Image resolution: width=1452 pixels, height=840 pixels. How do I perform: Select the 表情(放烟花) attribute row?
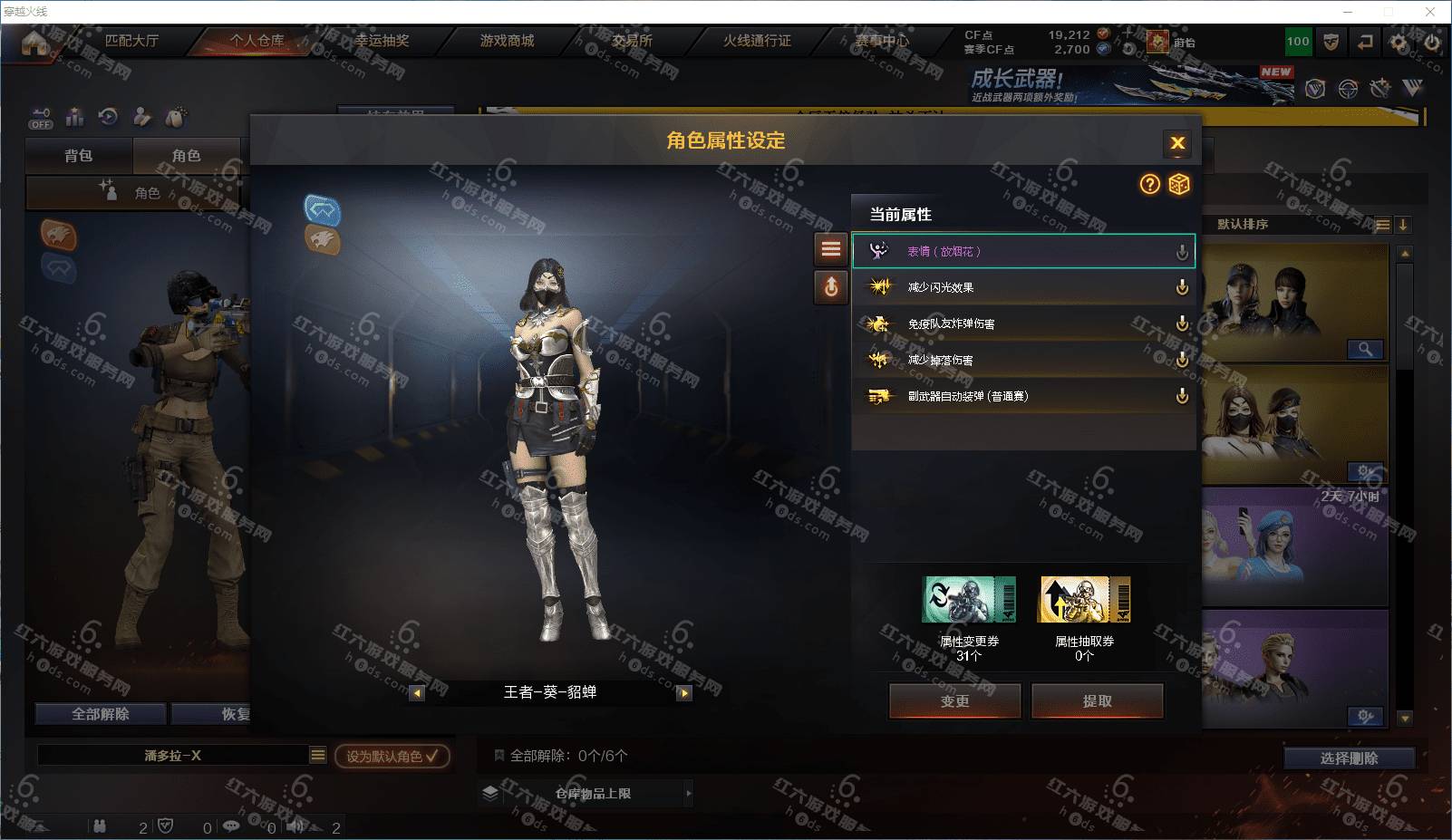(x=1022, y=251)
